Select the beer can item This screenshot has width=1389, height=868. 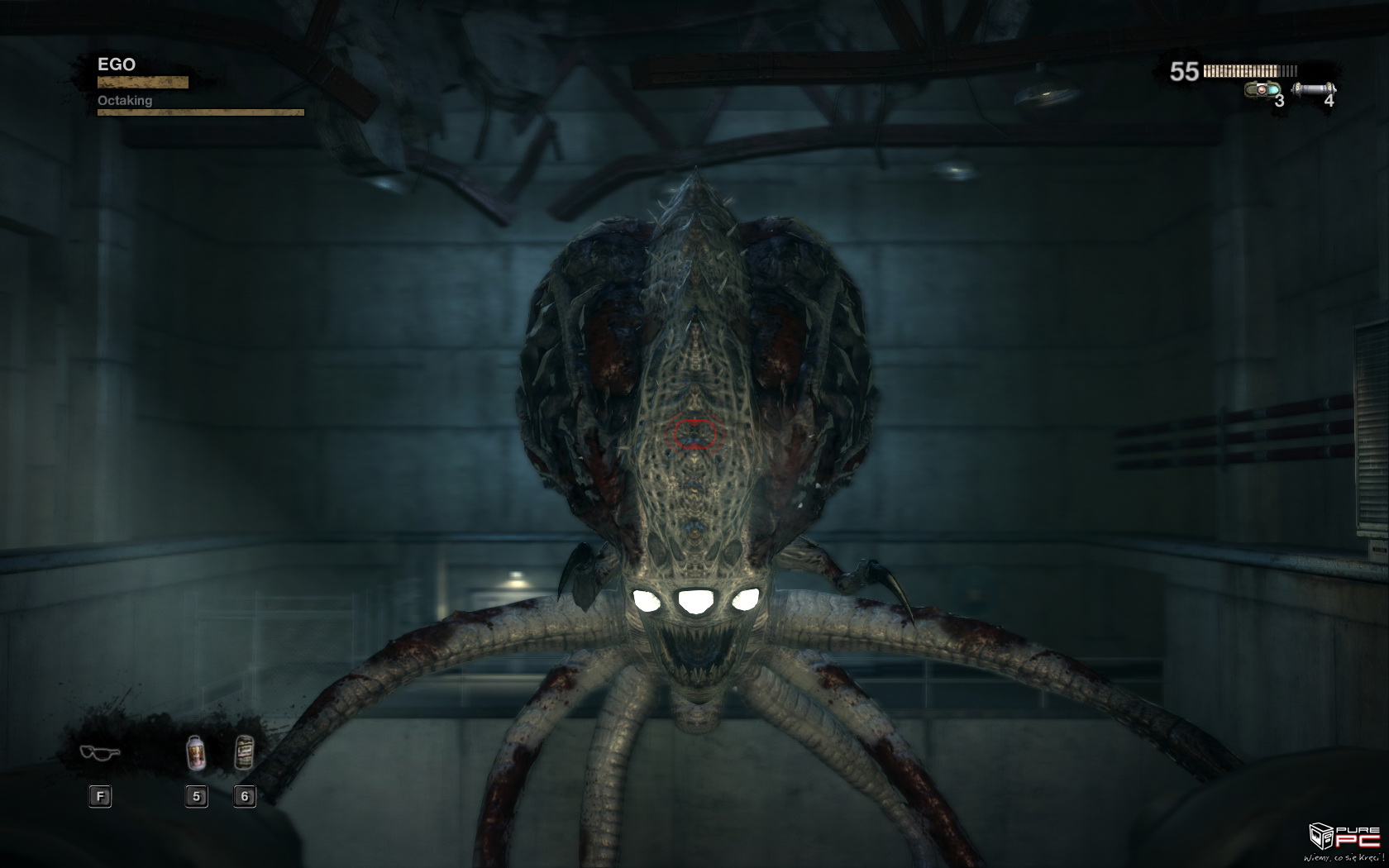tap(244, 752)
